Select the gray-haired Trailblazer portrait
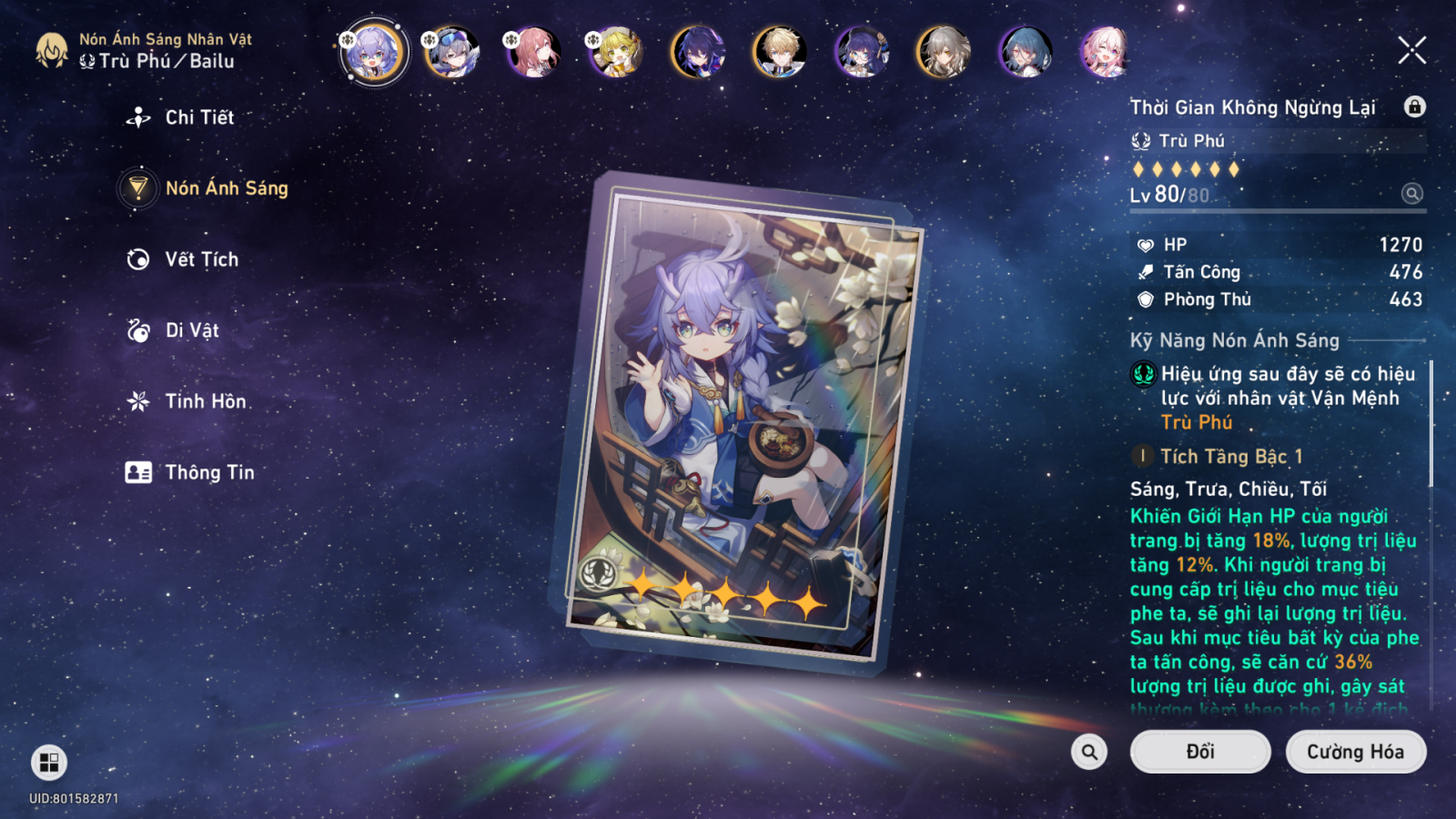 click(943, 51)
